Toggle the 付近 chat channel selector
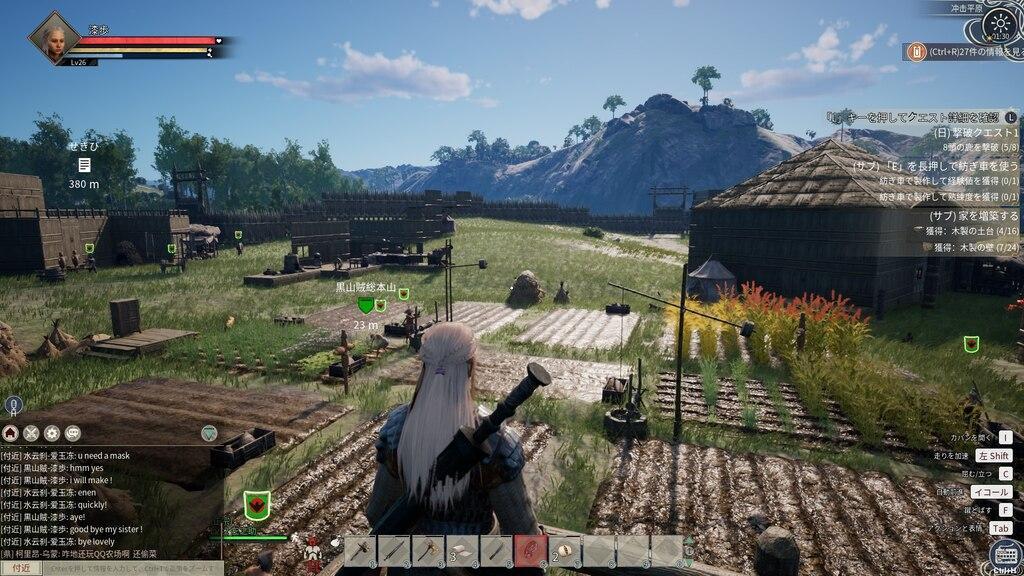 [x=21, y=568]
